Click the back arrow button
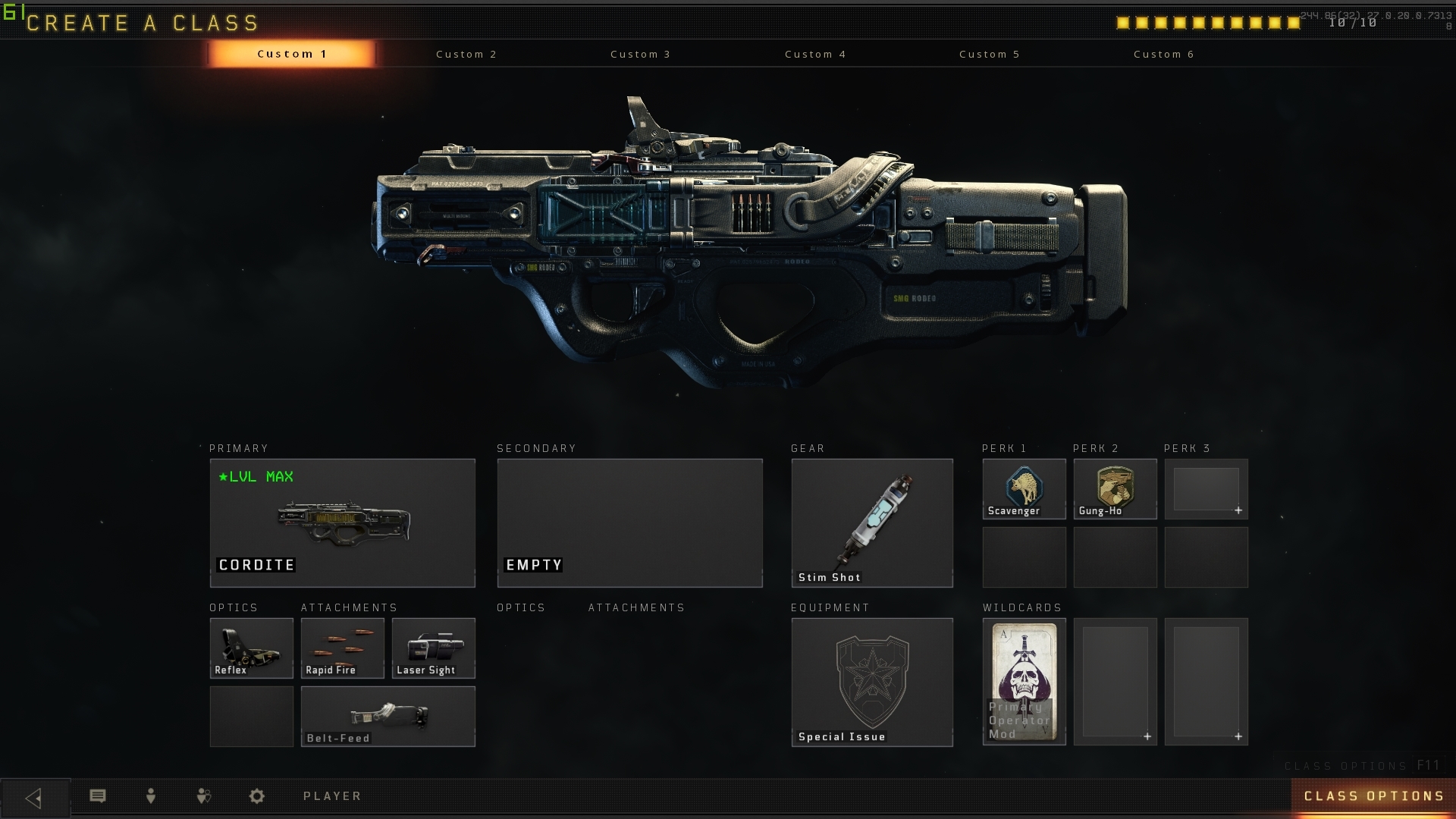The image size is (1456, 819). pos(34,798)
